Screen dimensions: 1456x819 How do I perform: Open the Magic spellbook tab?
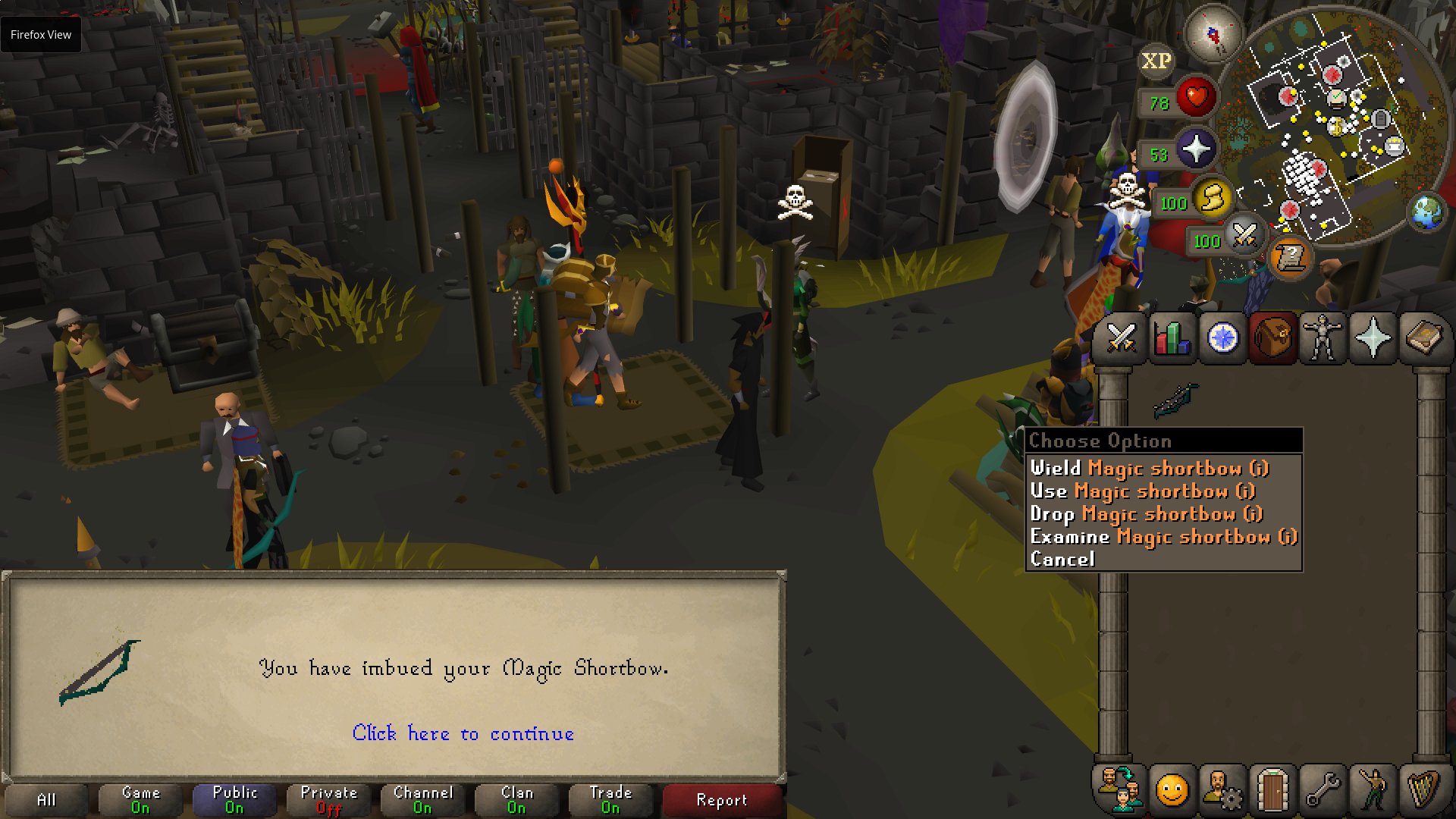(x=1423, y=337)
